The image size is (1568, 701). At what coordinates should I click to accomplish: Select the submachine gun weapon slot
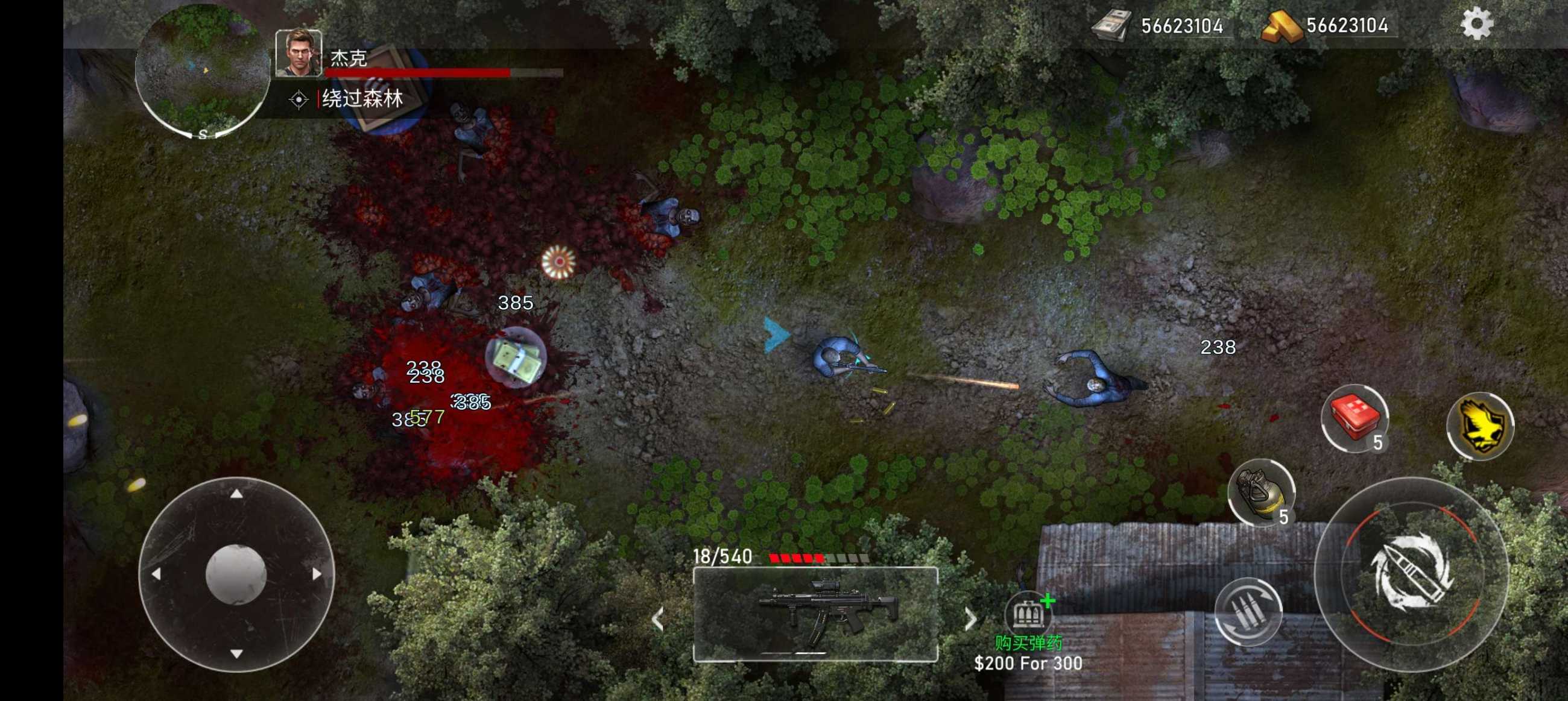[815, 614]
